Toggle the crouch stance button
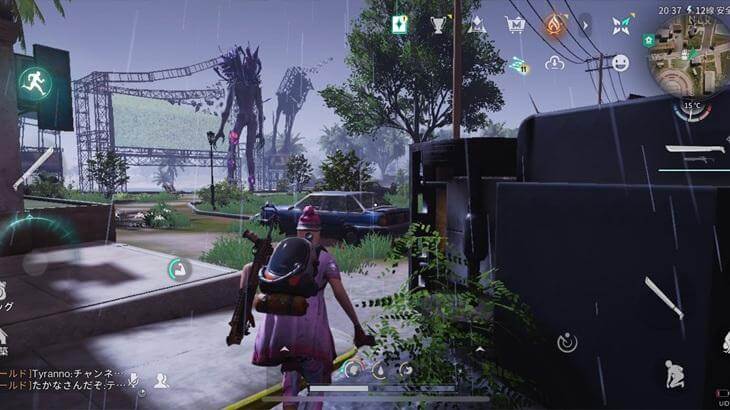730x410 pixels. [673, 376]
